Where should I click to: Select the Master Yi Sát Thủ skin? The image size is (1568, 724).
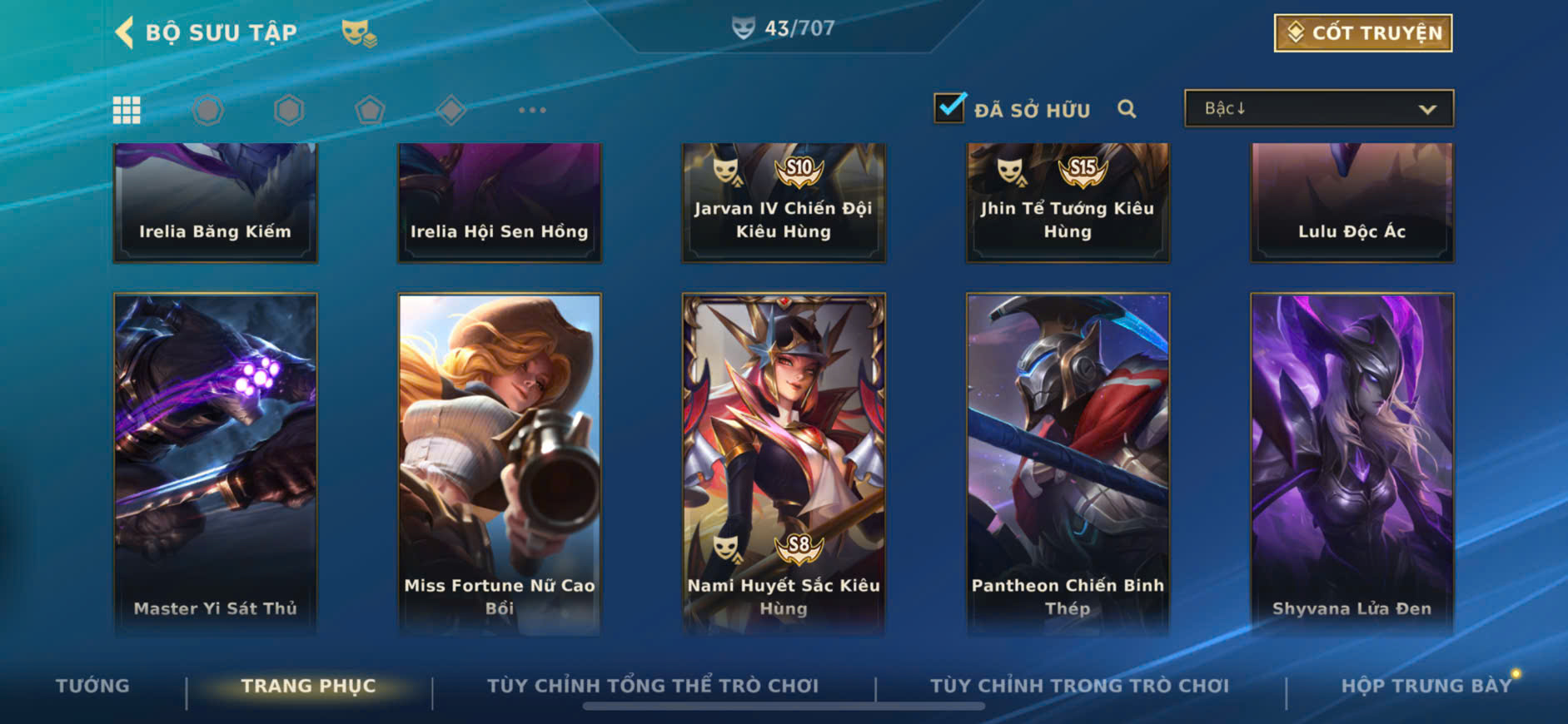pos(216,463)
